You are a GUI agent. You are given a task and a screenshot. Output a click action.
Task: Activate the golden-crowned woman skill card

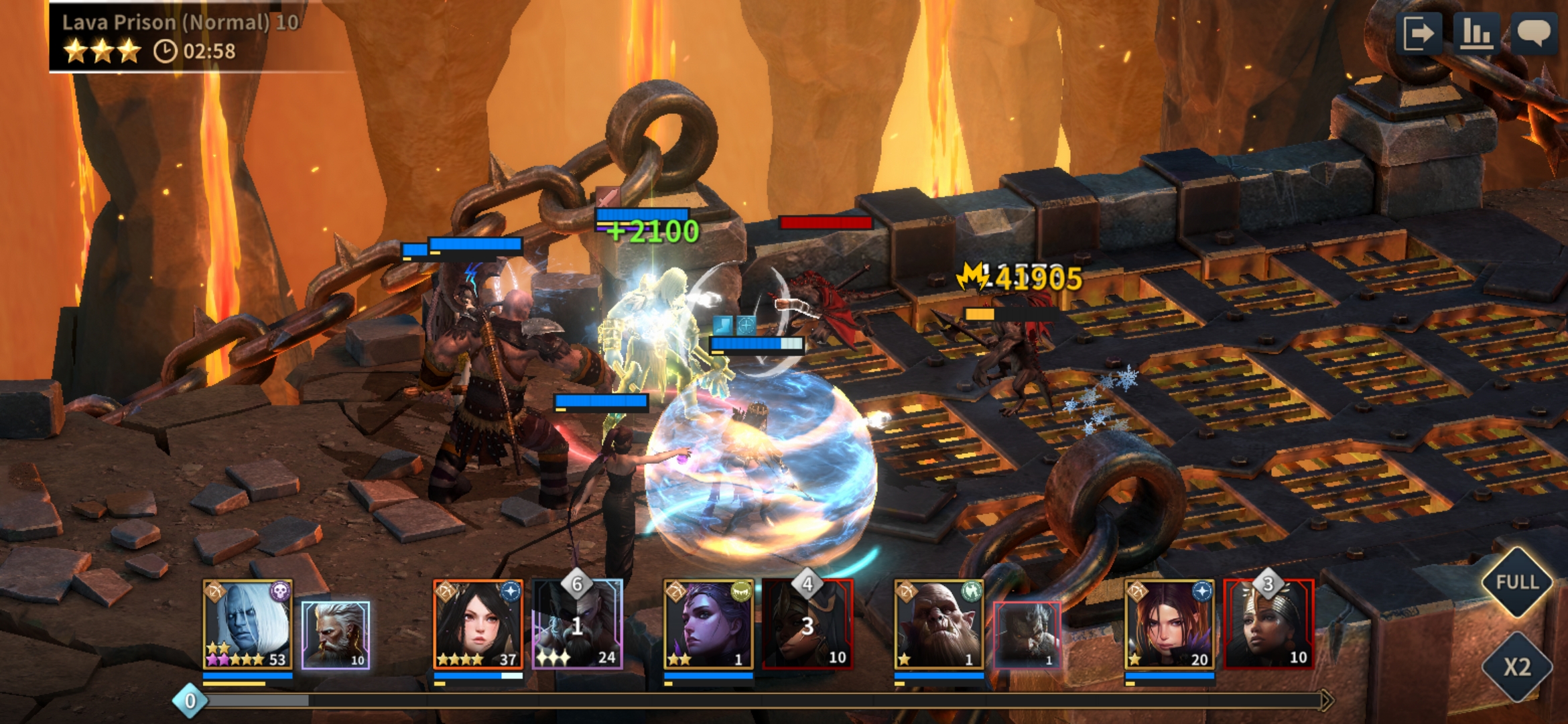click(x=1268, y=625)
